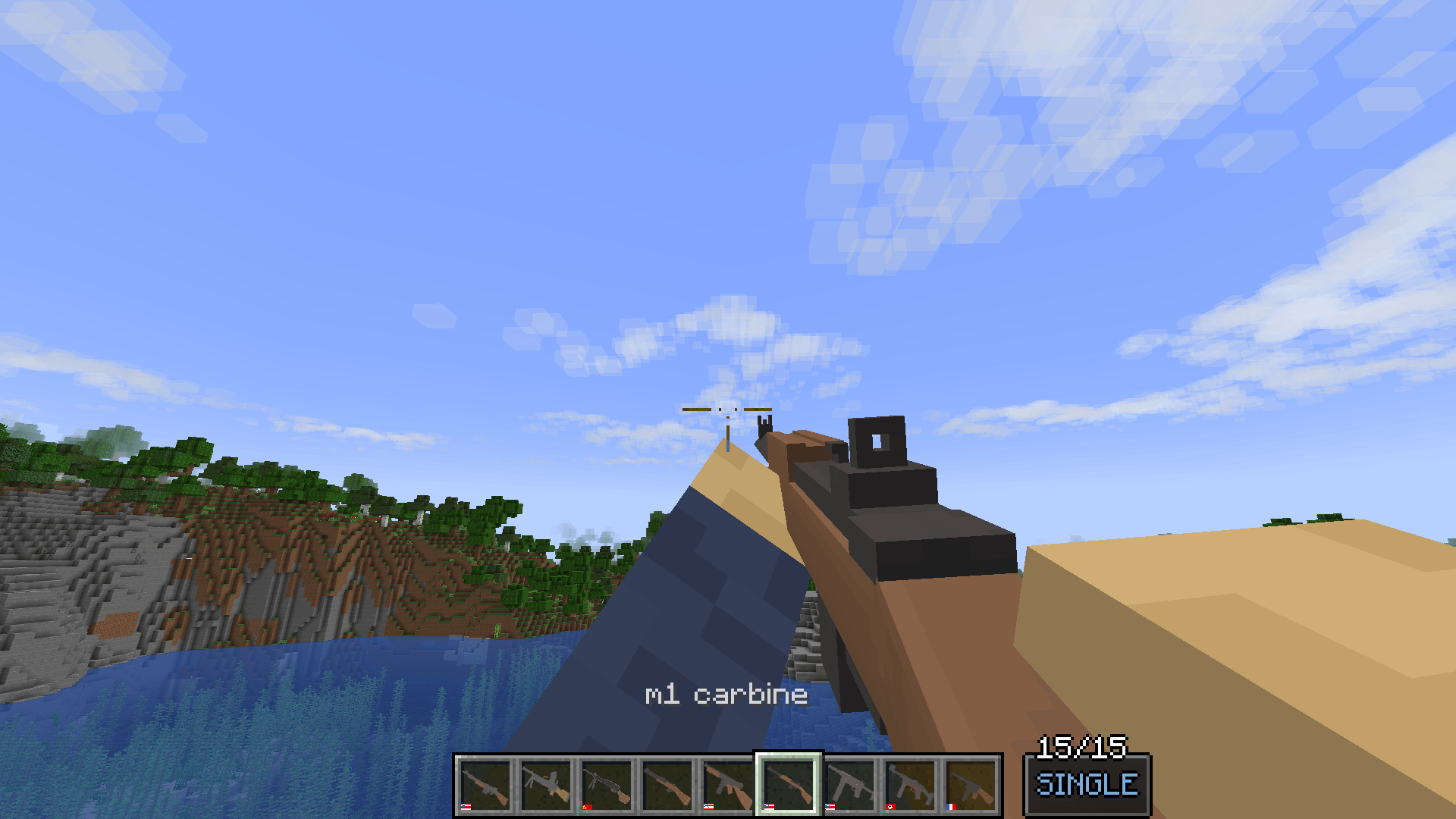1456x819 pixels.
Task: Select the BAR rifle in the first hotbar slot
Action: [485, 785]
